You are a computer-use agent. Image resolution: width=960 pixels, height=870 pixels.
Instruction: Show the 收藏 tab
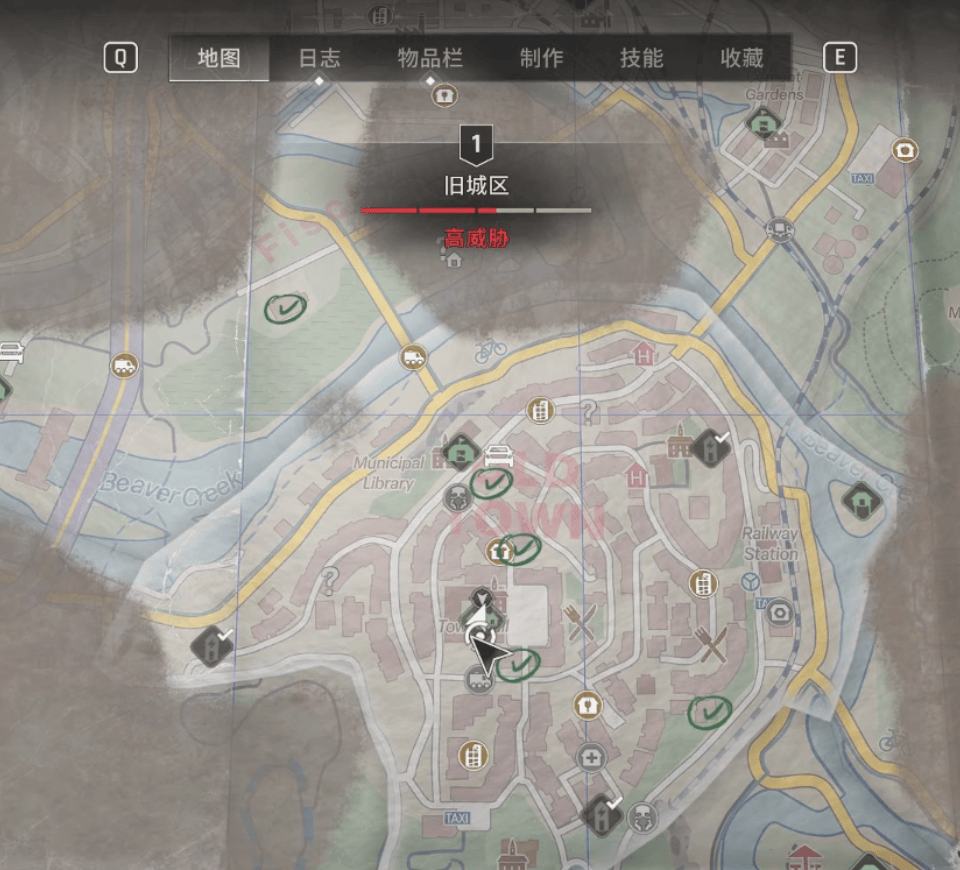[742, 58]
